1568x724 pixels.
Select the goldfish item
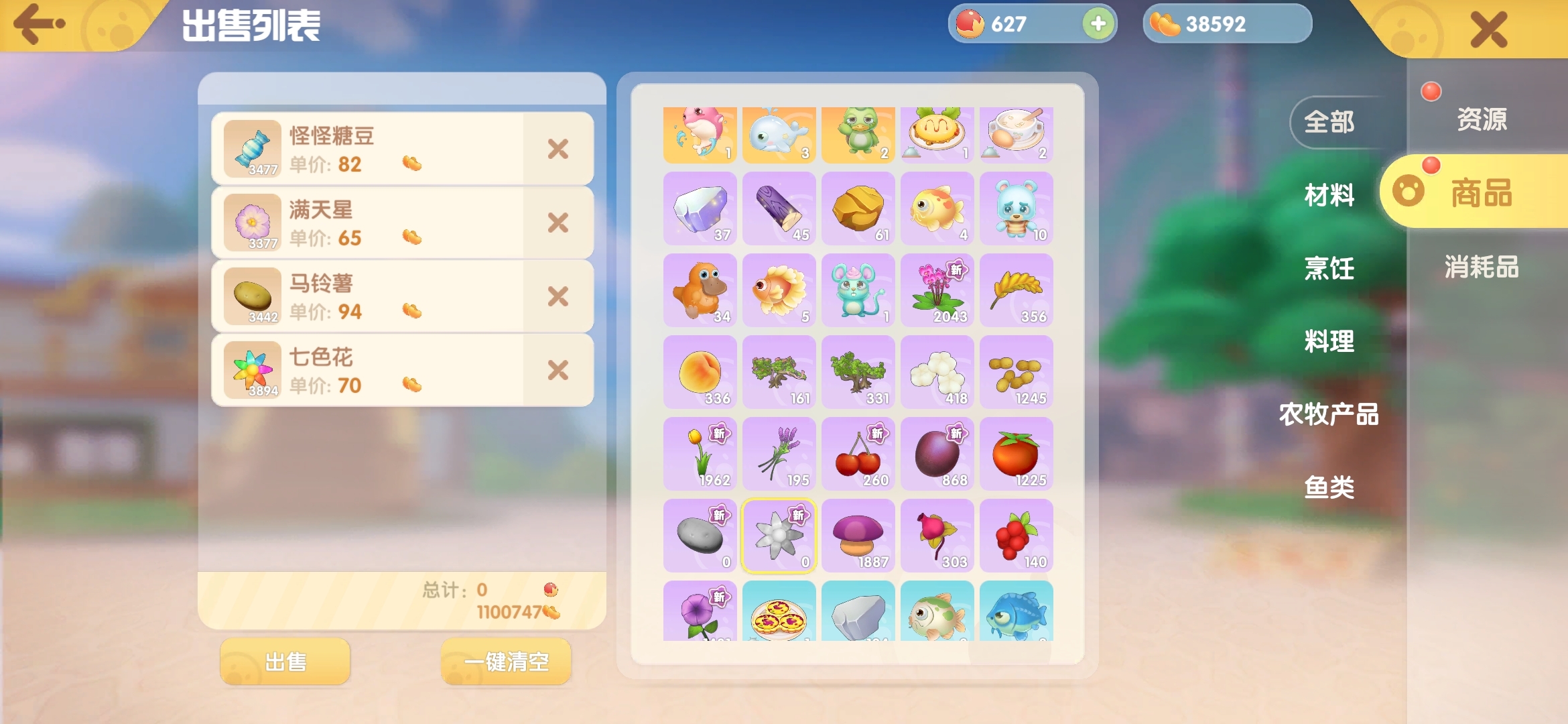(937, 208)
